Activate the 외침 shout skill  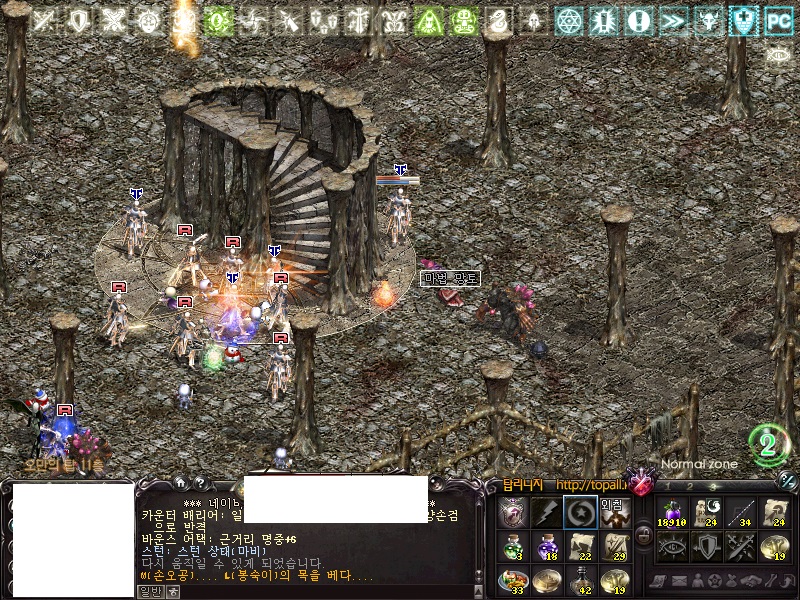(x=614, y=512)
